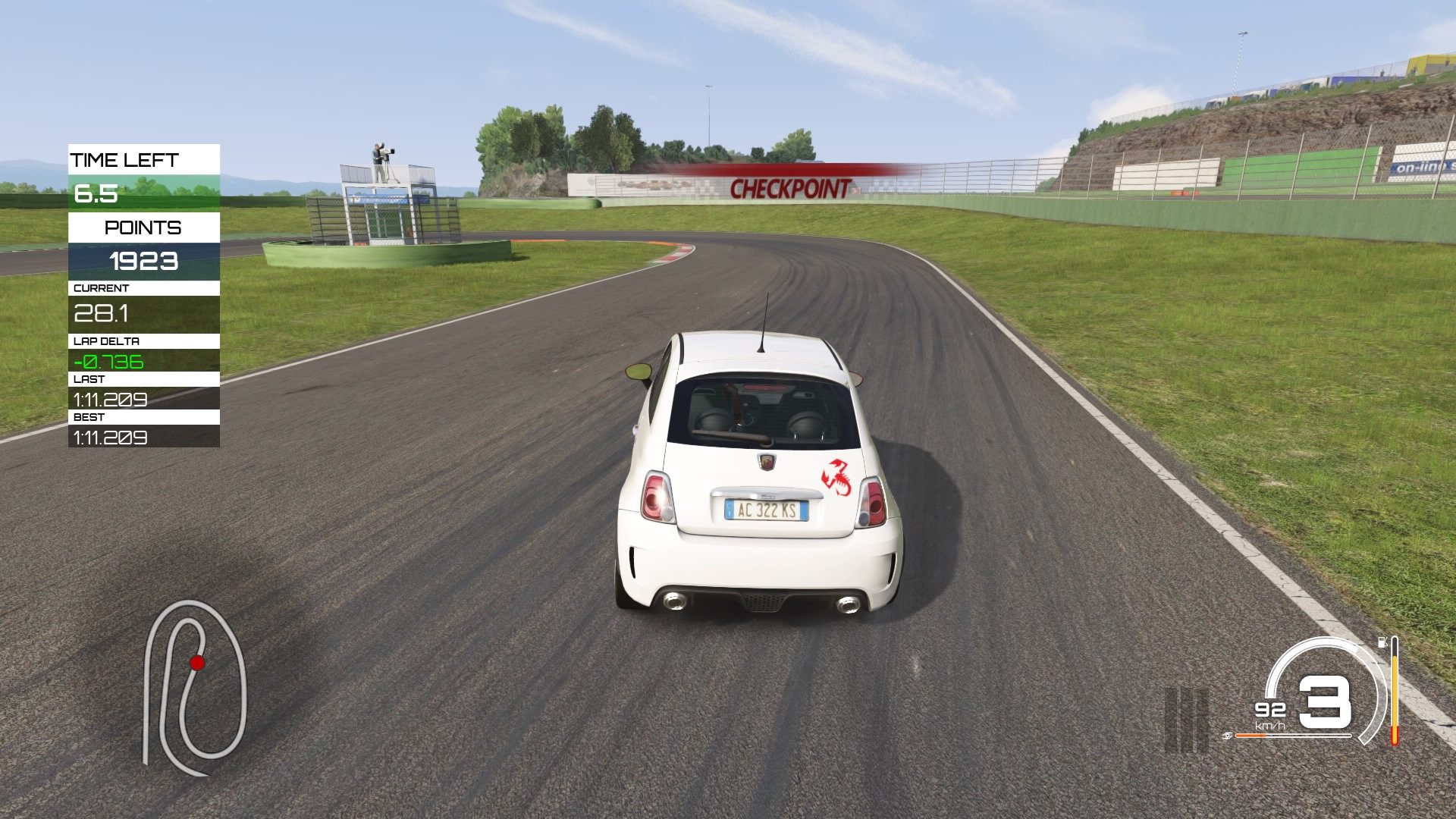Click the gear number 3 indicator
This screenshot has width=1456, height=819.
point(1325,703)
